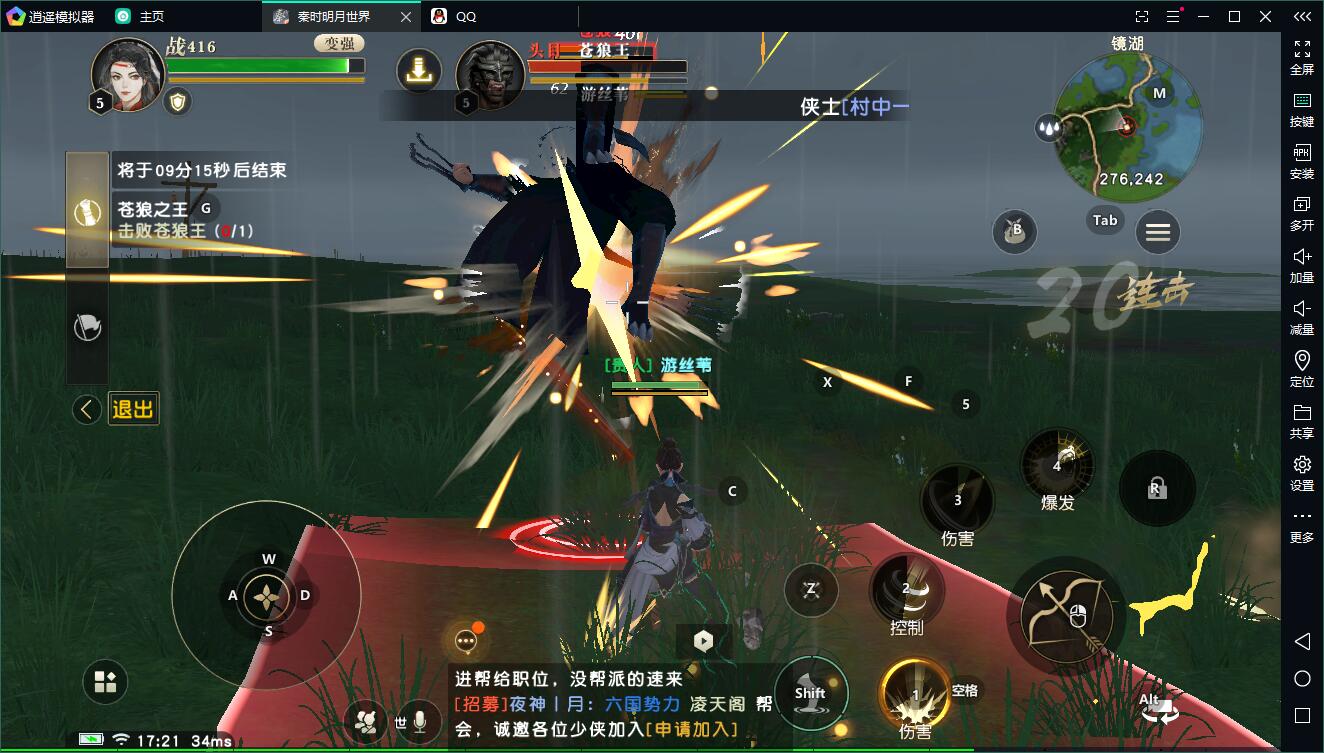This screenshot has width=1324, height=753.
Task: Open the chat bubble button
Action: (x=466, y=641)
